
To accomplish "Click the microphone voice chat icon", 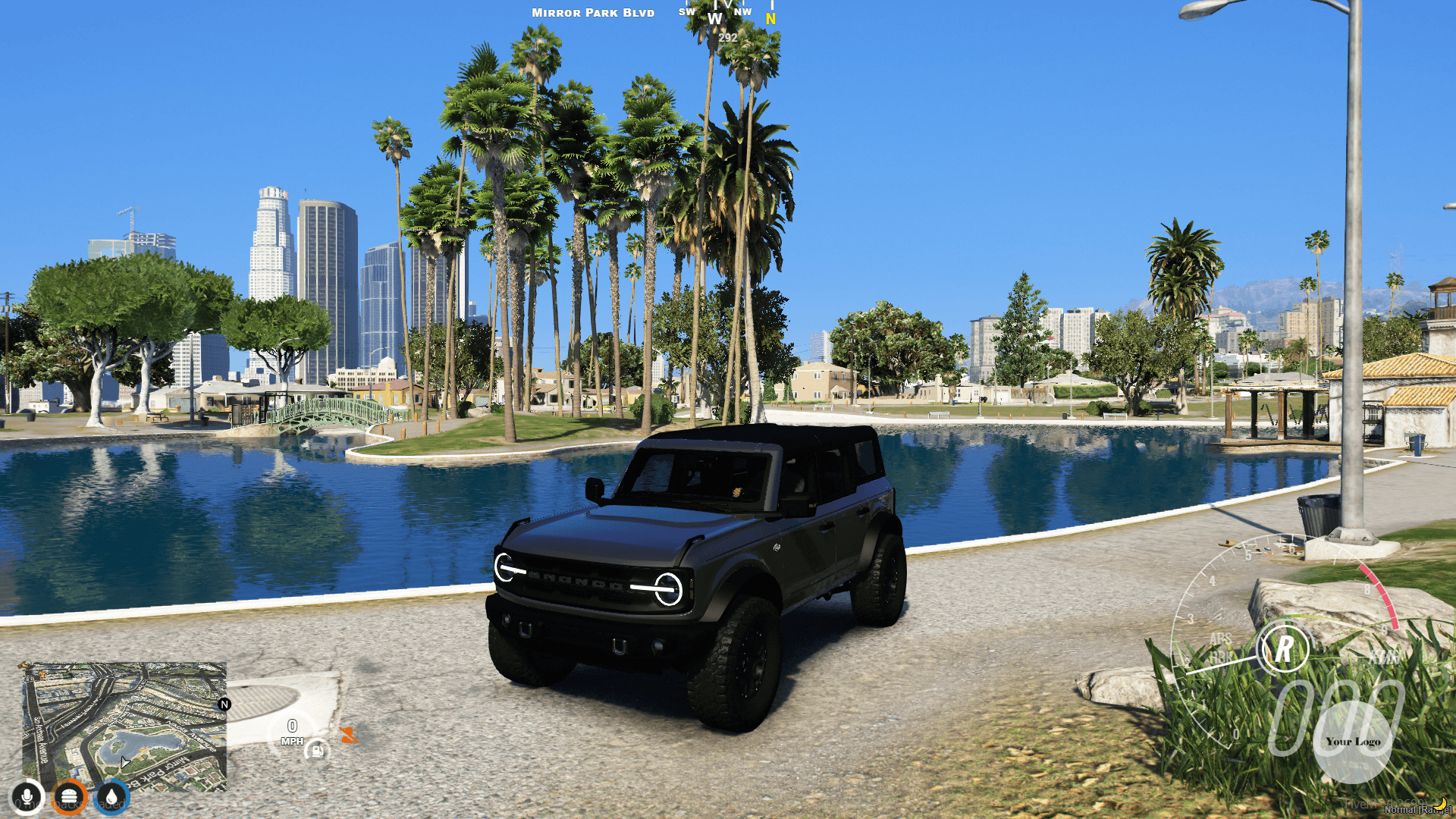I will tap(28, 796).
